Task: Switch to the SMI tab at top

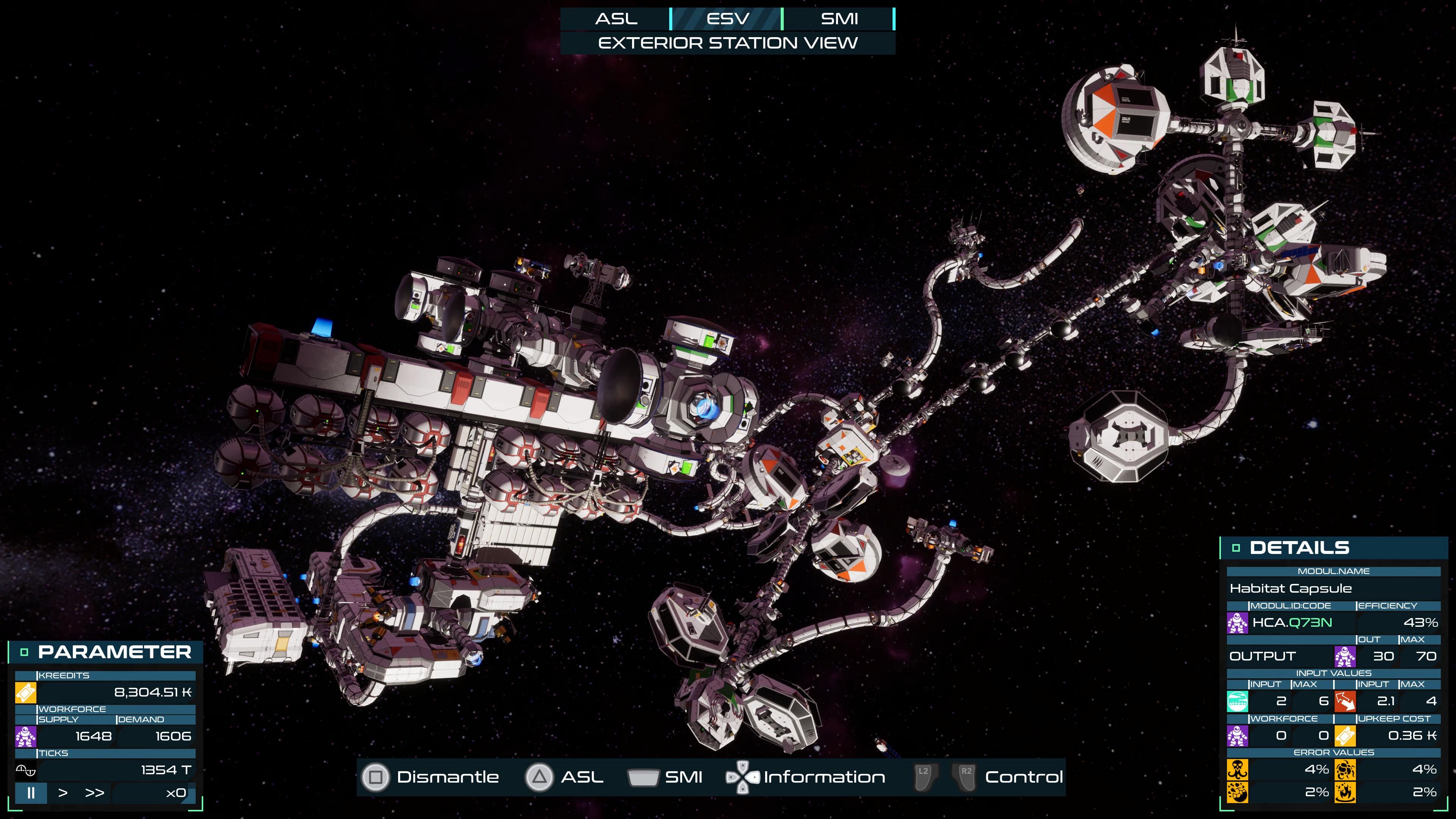Action: (x=839, y=19)
